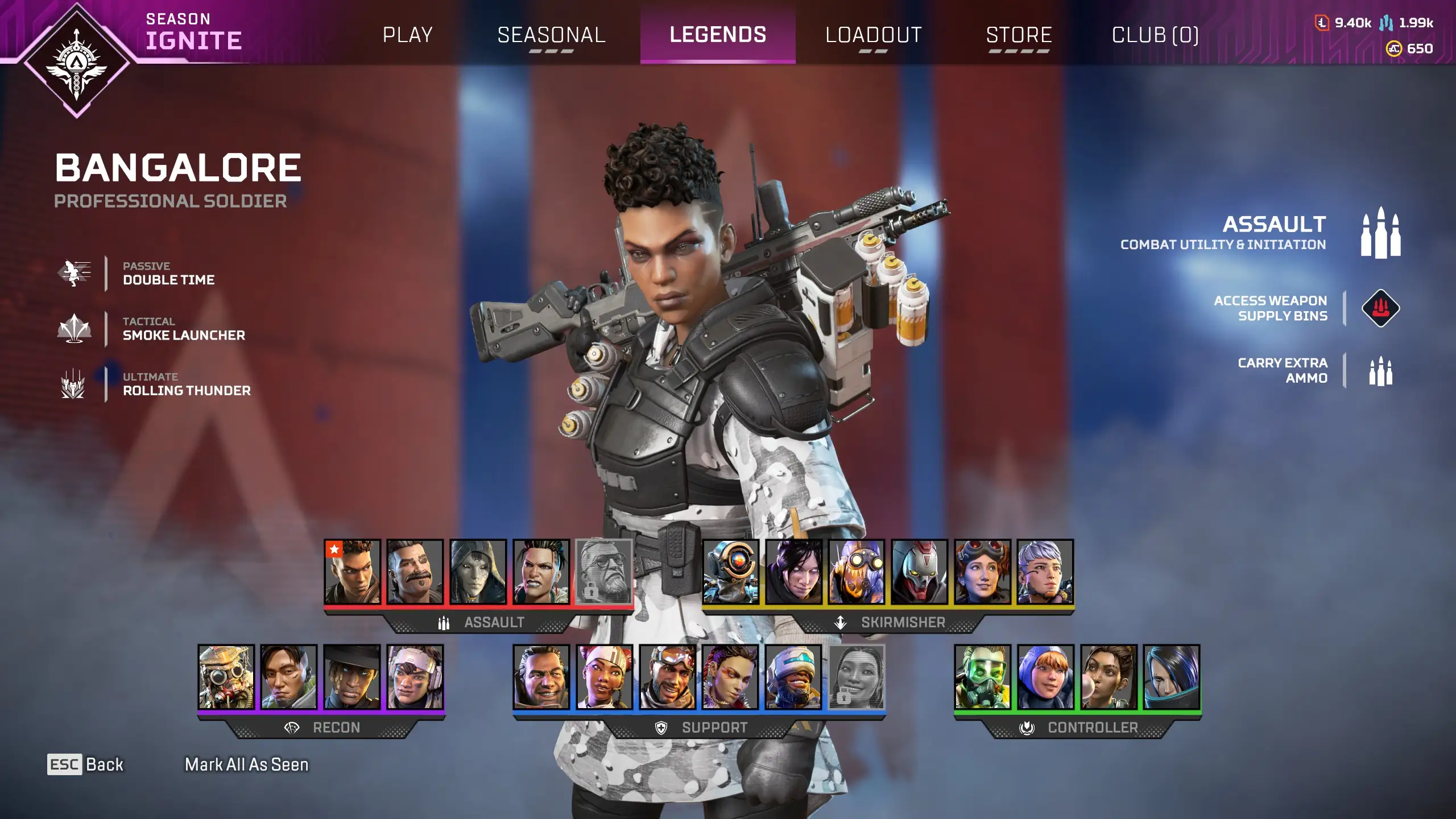
Task: Select Bloodhound in the Recon class
Action: 226,677
